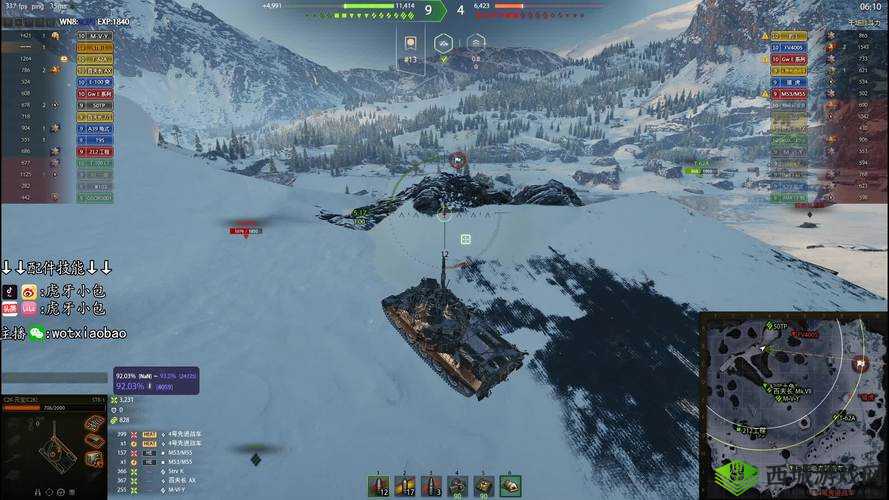Use the consumable in slot 6
The width and height of the screenshot is (889, 500).
tap(509, 486)
